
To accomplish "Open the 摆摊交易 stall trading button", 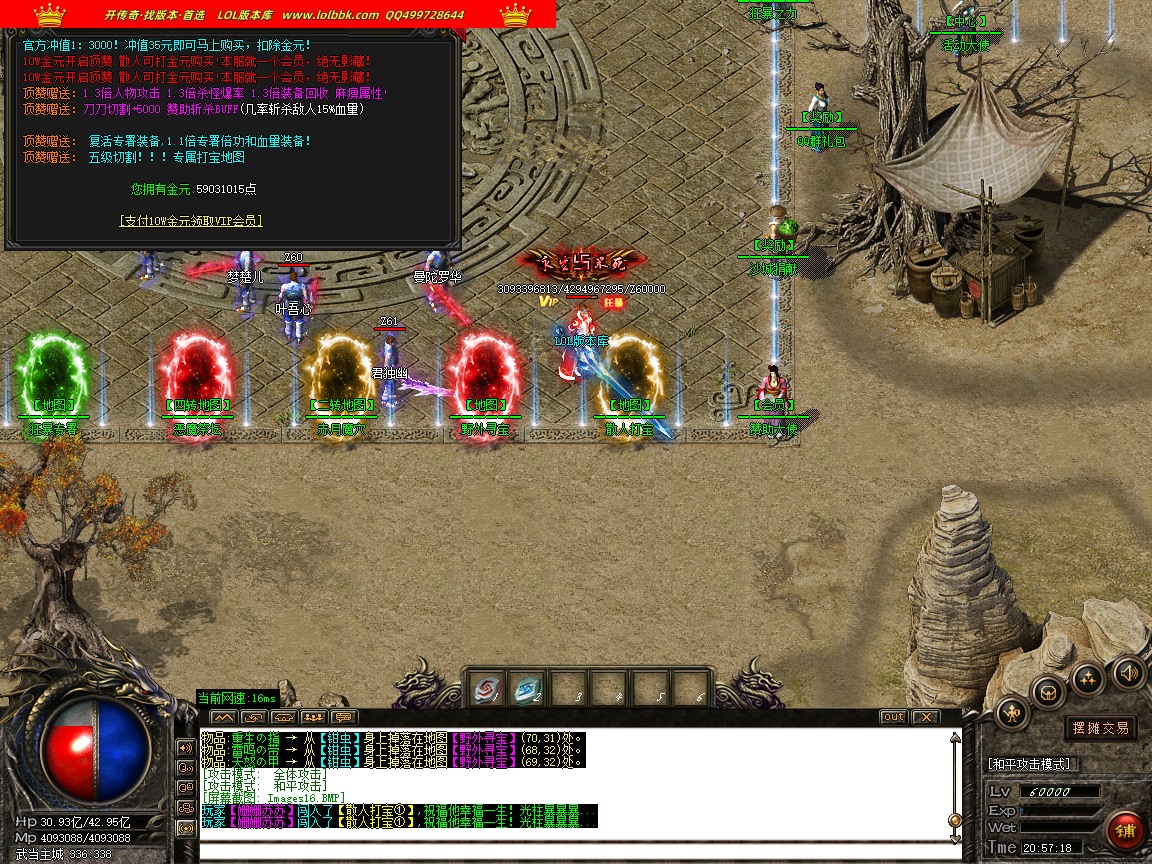I will click(1100, 728).
